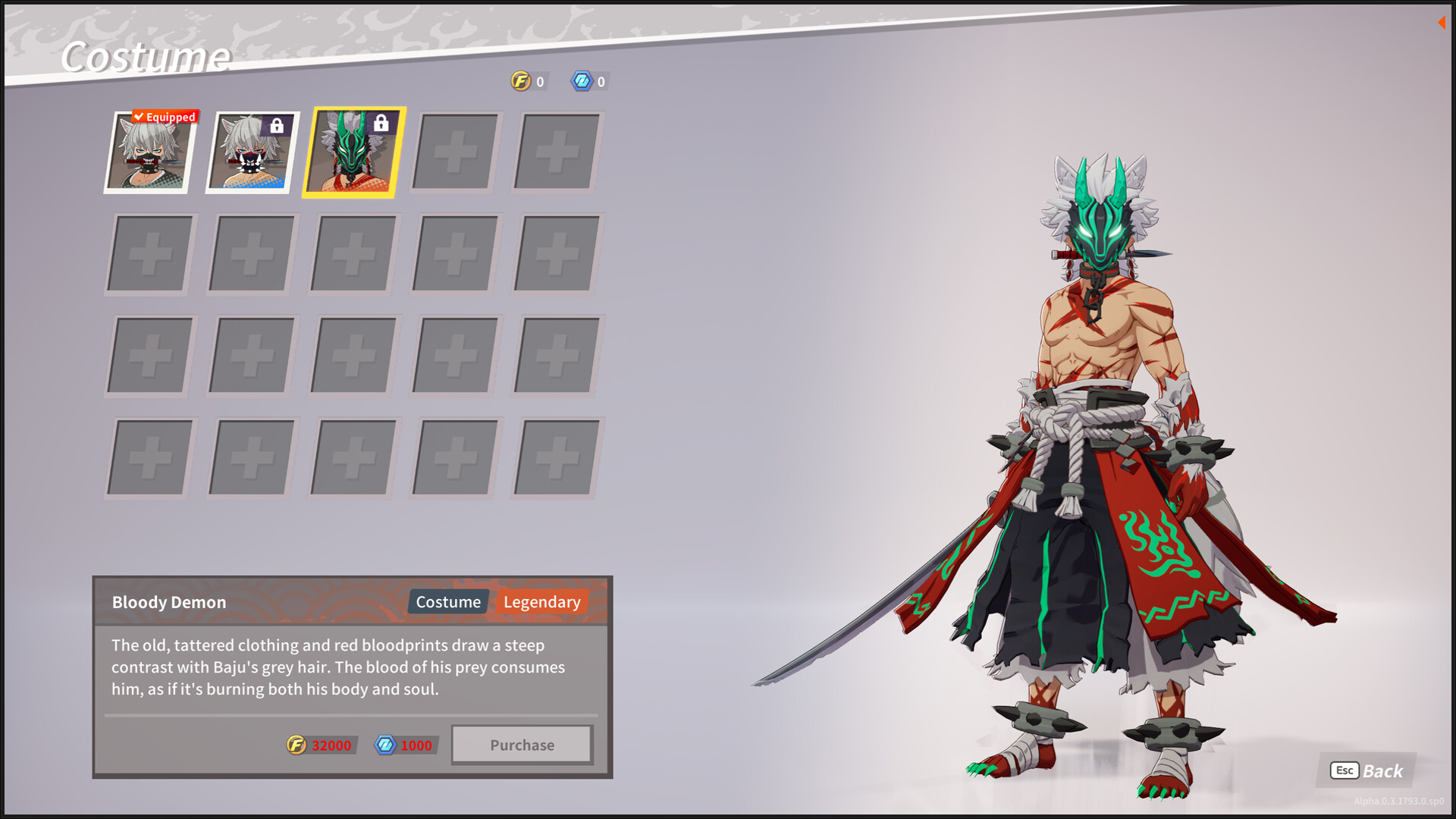Click the Purchase button for Bloody Demon
1456x819 pixels.
point(521,744)
